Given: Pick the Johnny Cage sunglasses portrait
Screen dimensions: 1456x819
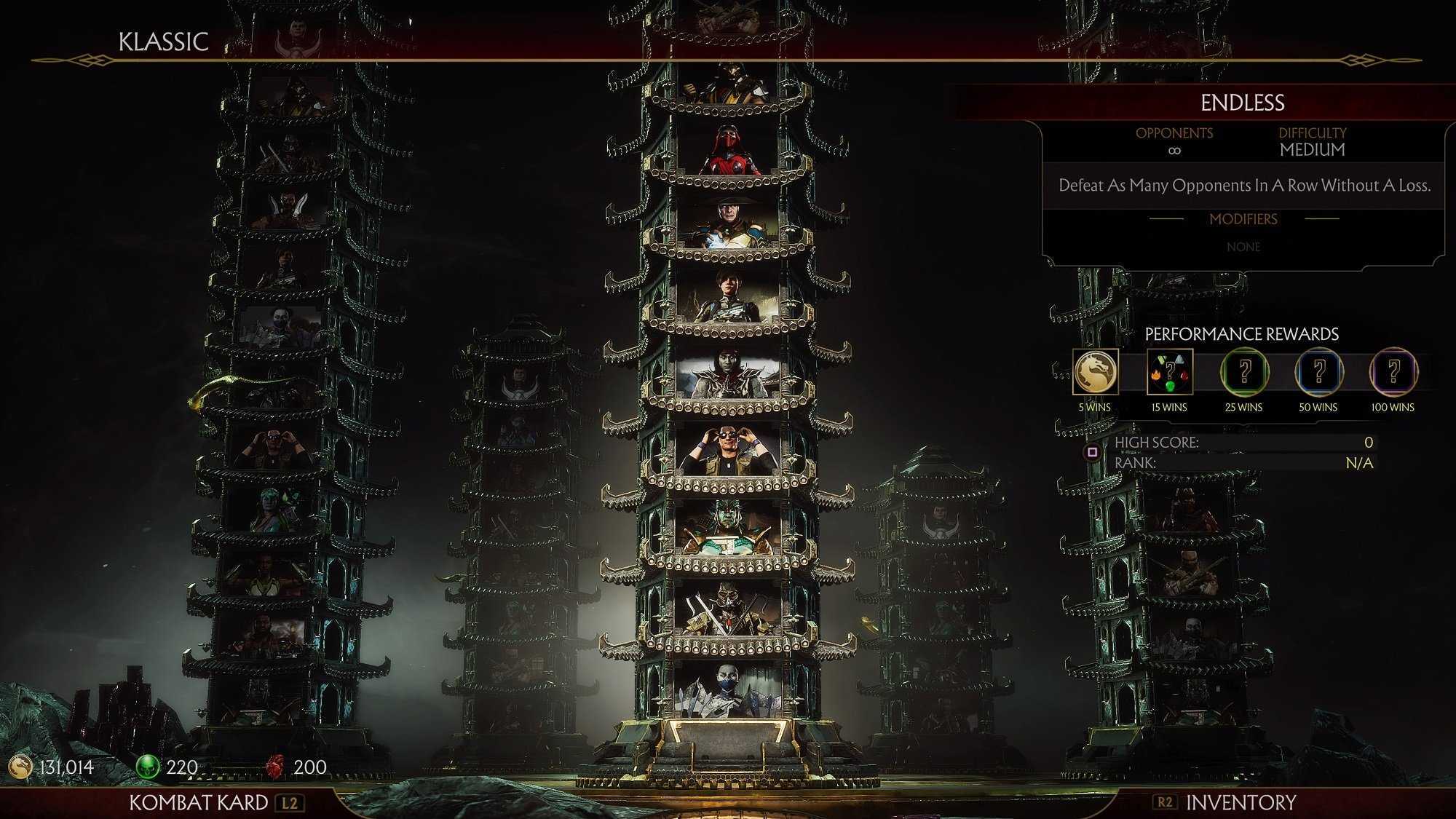Looking at the screenshot, I should (x=727, y=451).
